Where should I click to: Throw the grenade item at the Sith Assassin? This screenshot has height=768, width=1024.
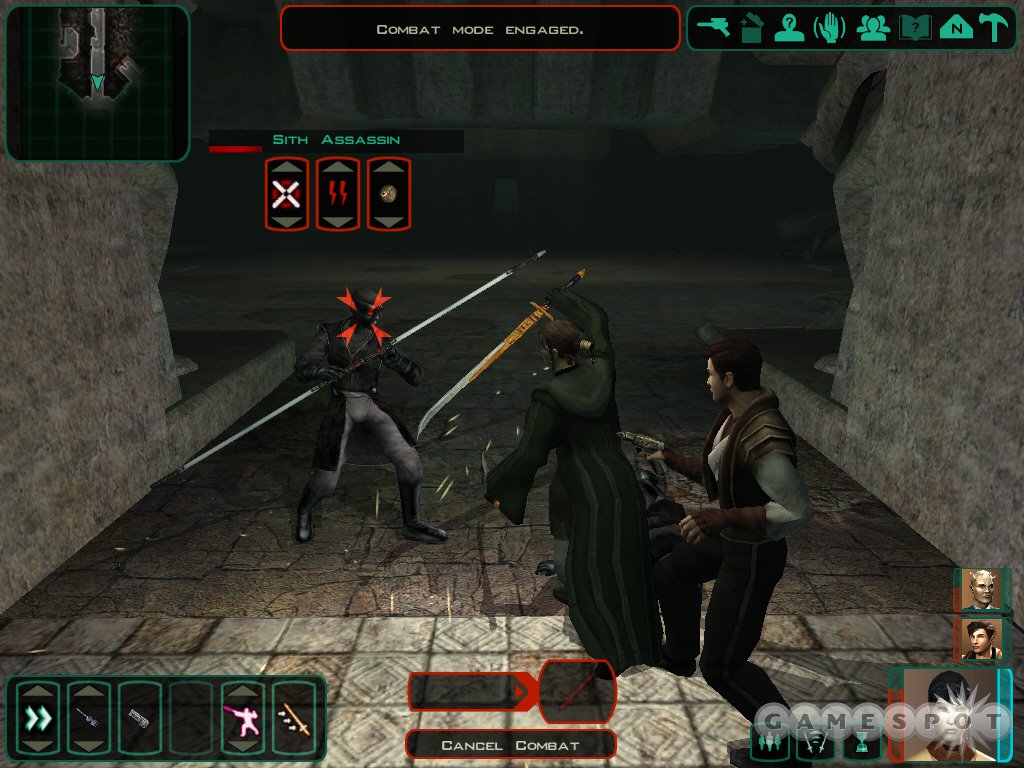point(389,194)
